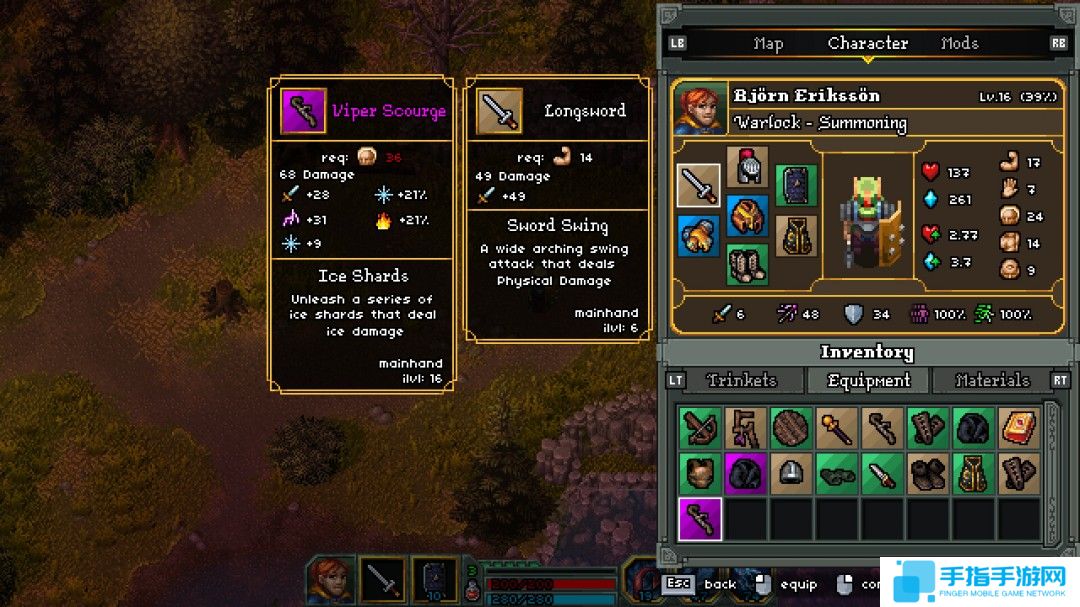Select the equipped Longsword slot
The image size is (1080, 607).
[698, 186]
